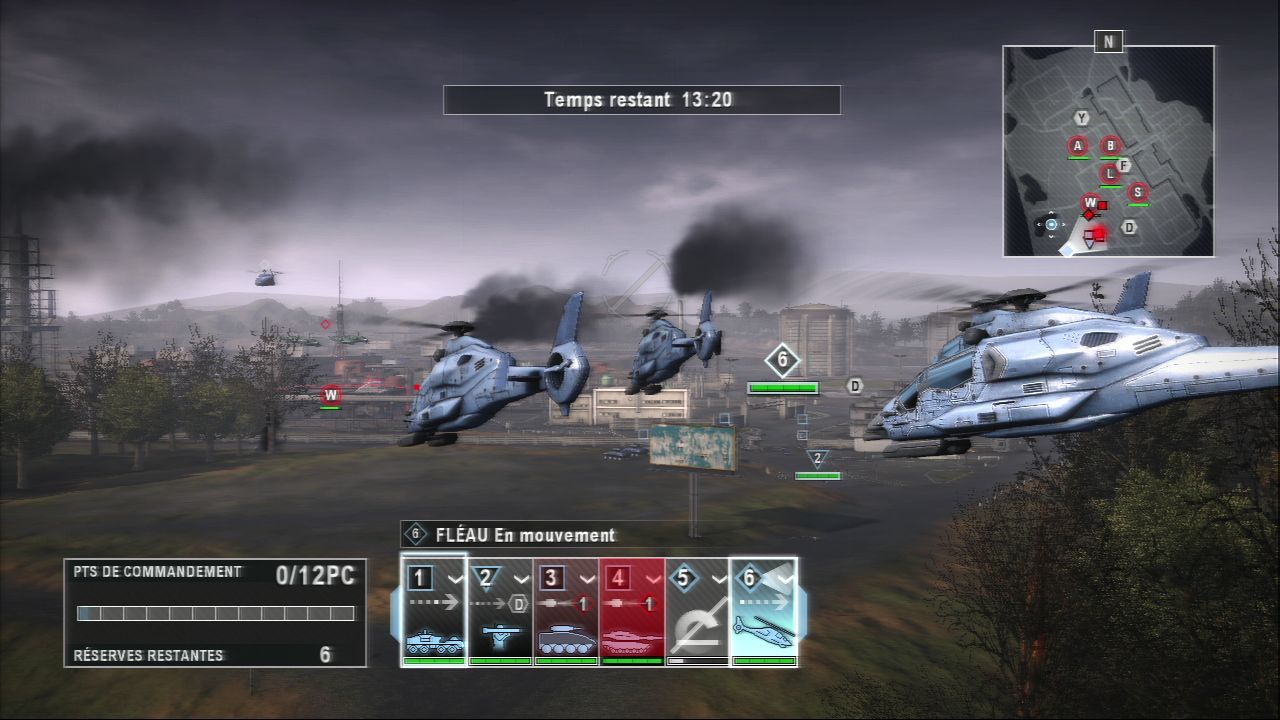Choose hexagon marker Y on the minimap
The image size is (1280, 720).
click(x=1081, y=118)
